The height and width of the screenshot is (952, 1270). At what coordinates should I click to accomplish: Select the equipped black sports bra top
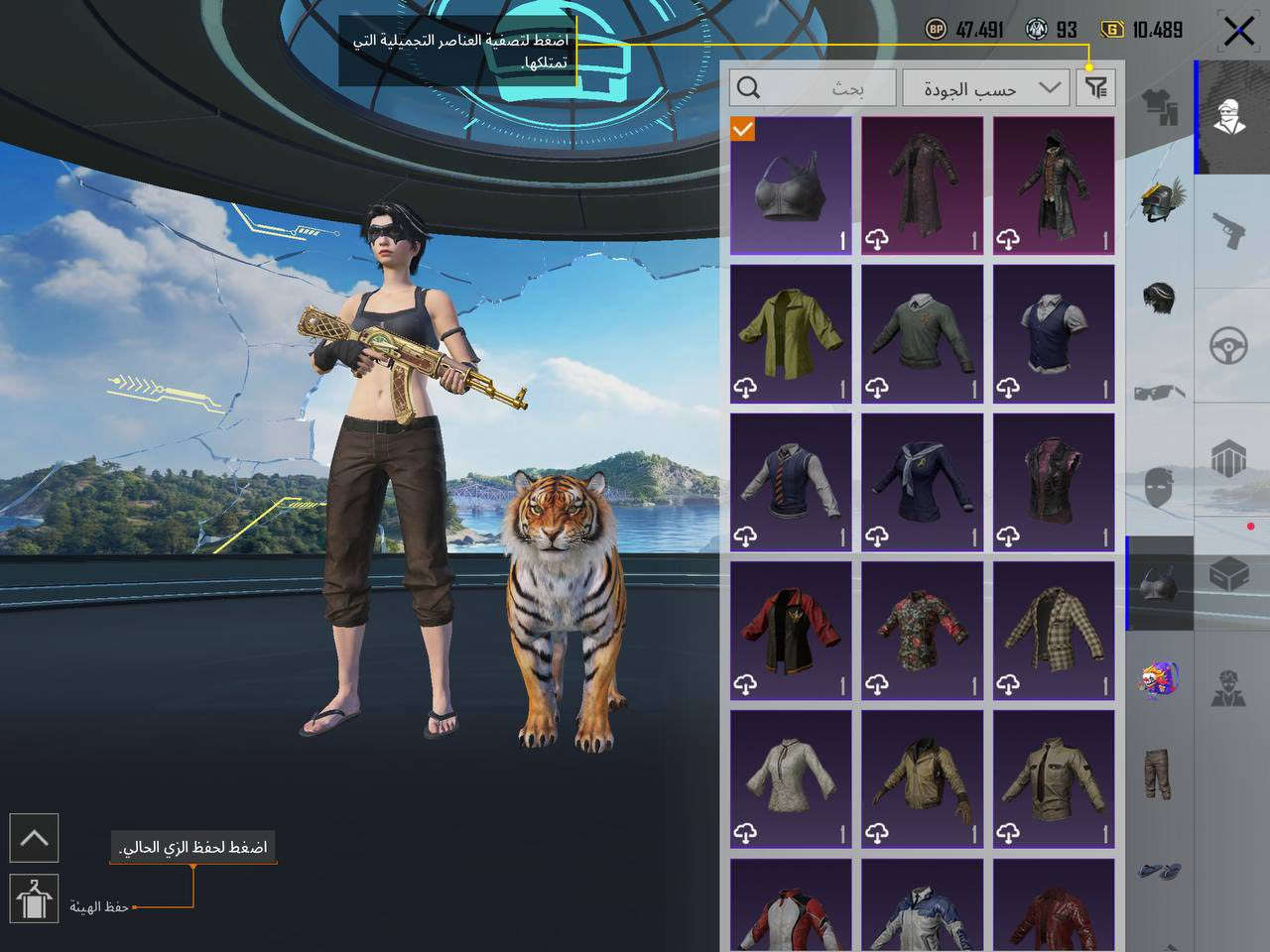pyautogui.click(x=791, y=185)
